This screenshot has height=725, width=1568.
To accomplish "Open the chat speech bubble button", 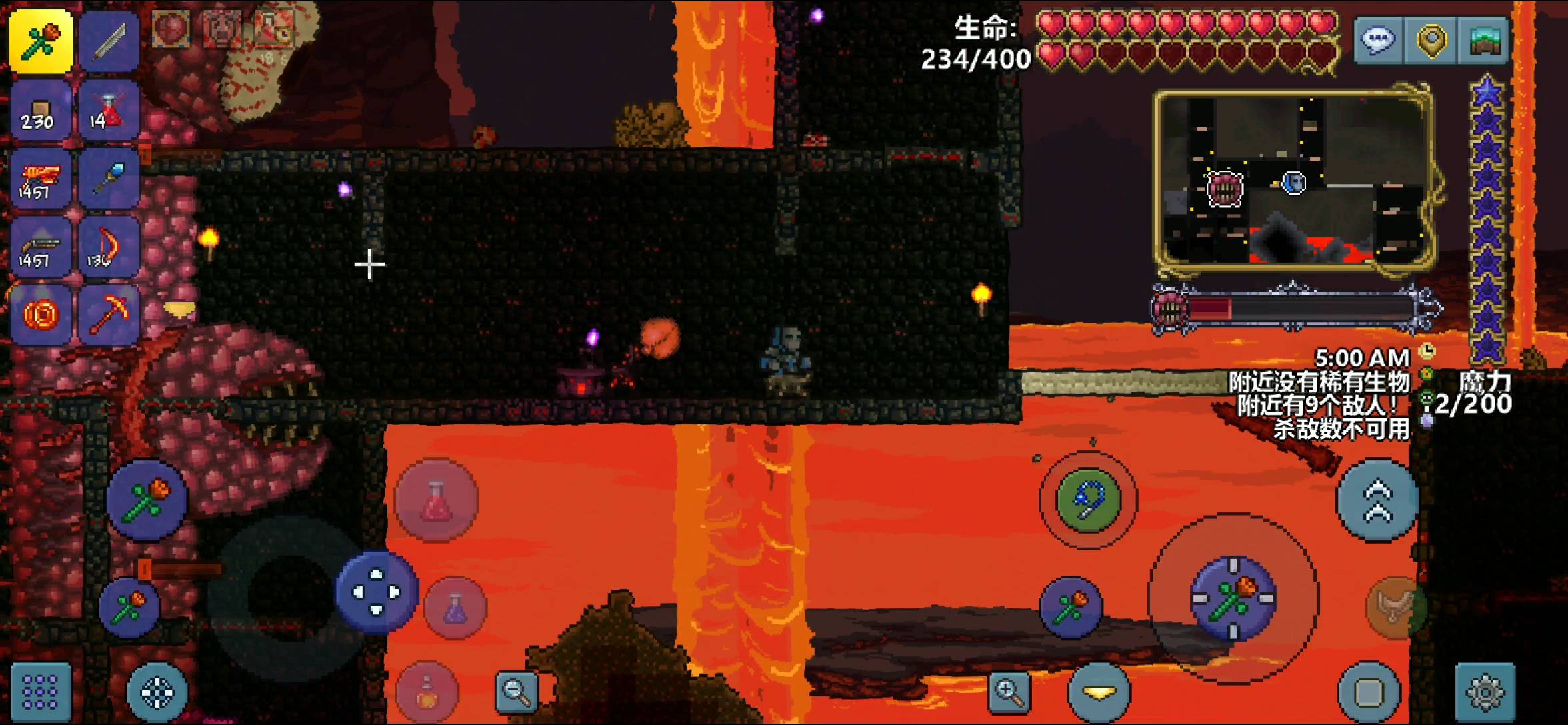I will (x=1377, y=40).
